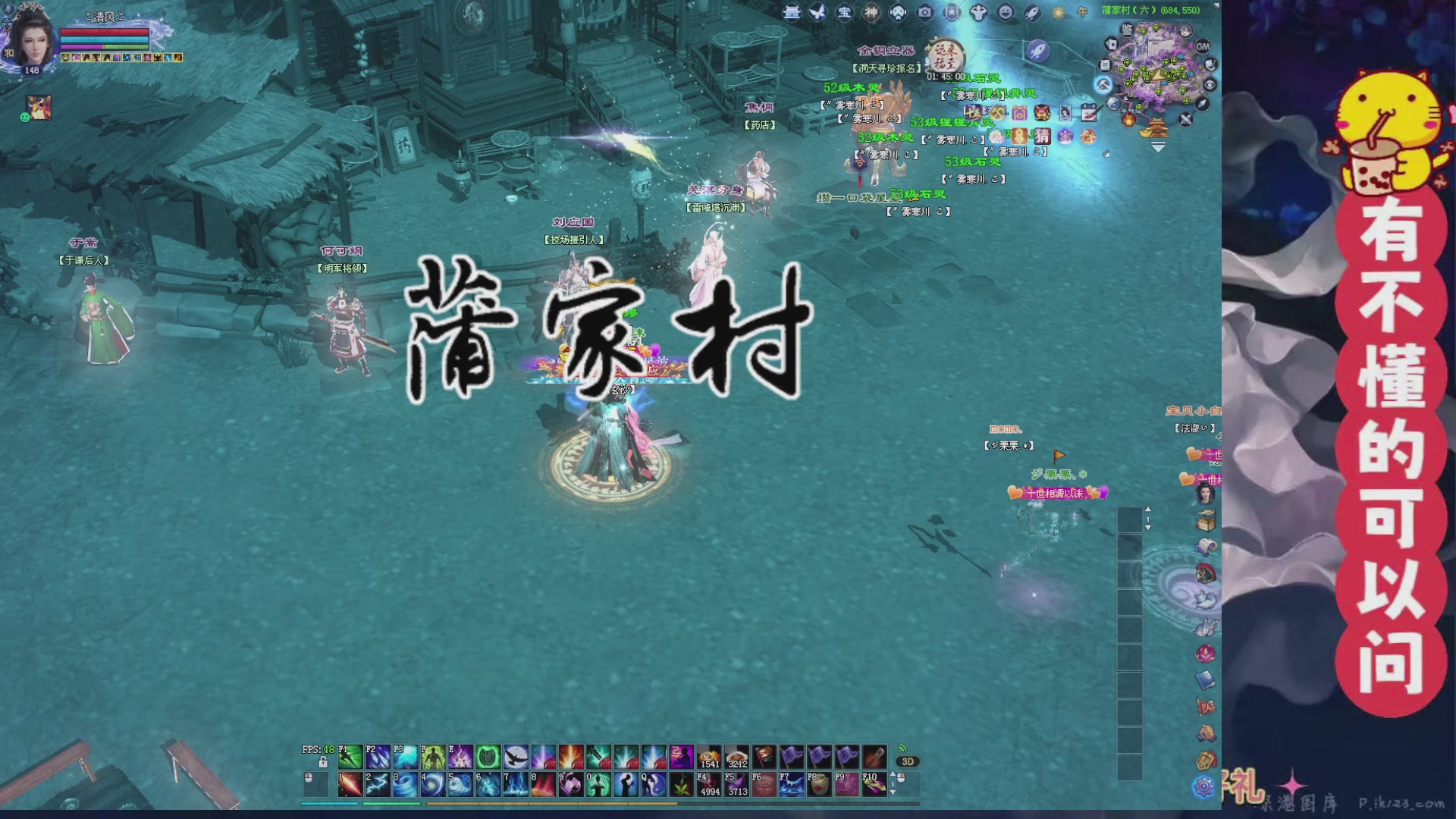This screenshot has width=1456, height=819.
Task: Click the lock icon next to the skill bar
Action: (x=323, y=763)
